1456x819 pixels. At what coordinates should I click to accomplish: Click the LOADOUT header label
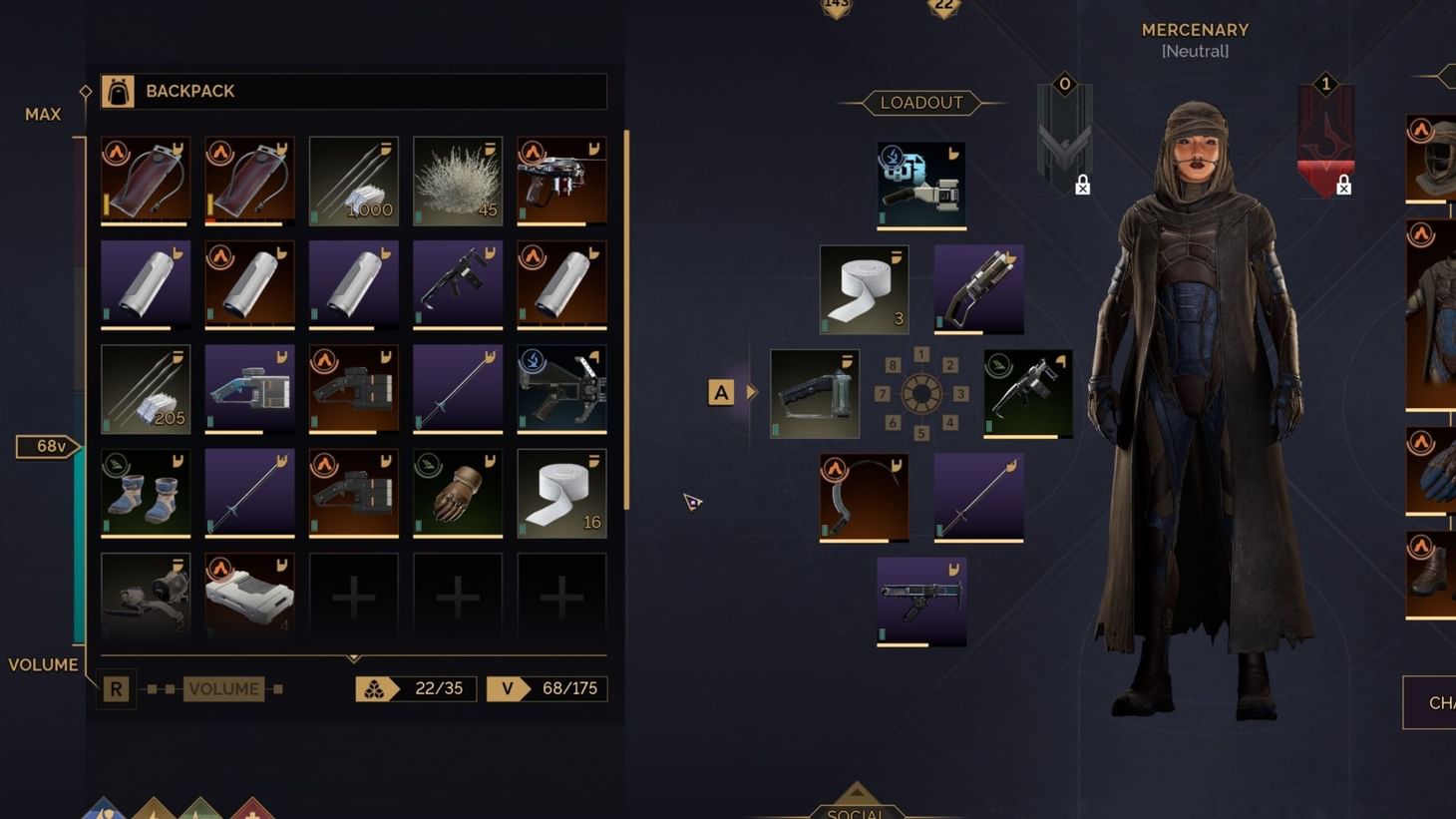point(921,102)
